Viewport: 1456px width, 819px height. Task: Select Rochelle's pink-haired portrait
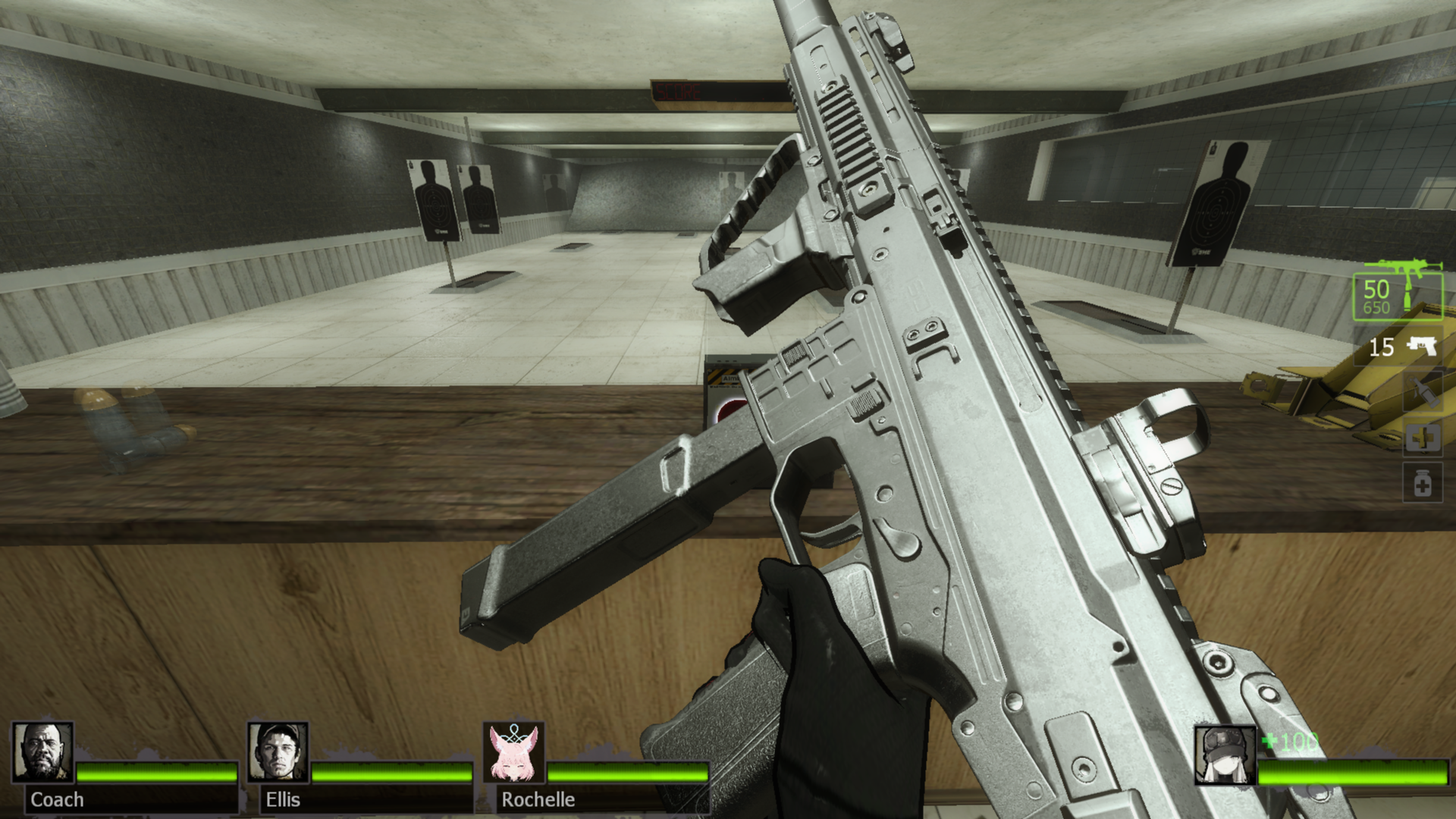point(514,752)
